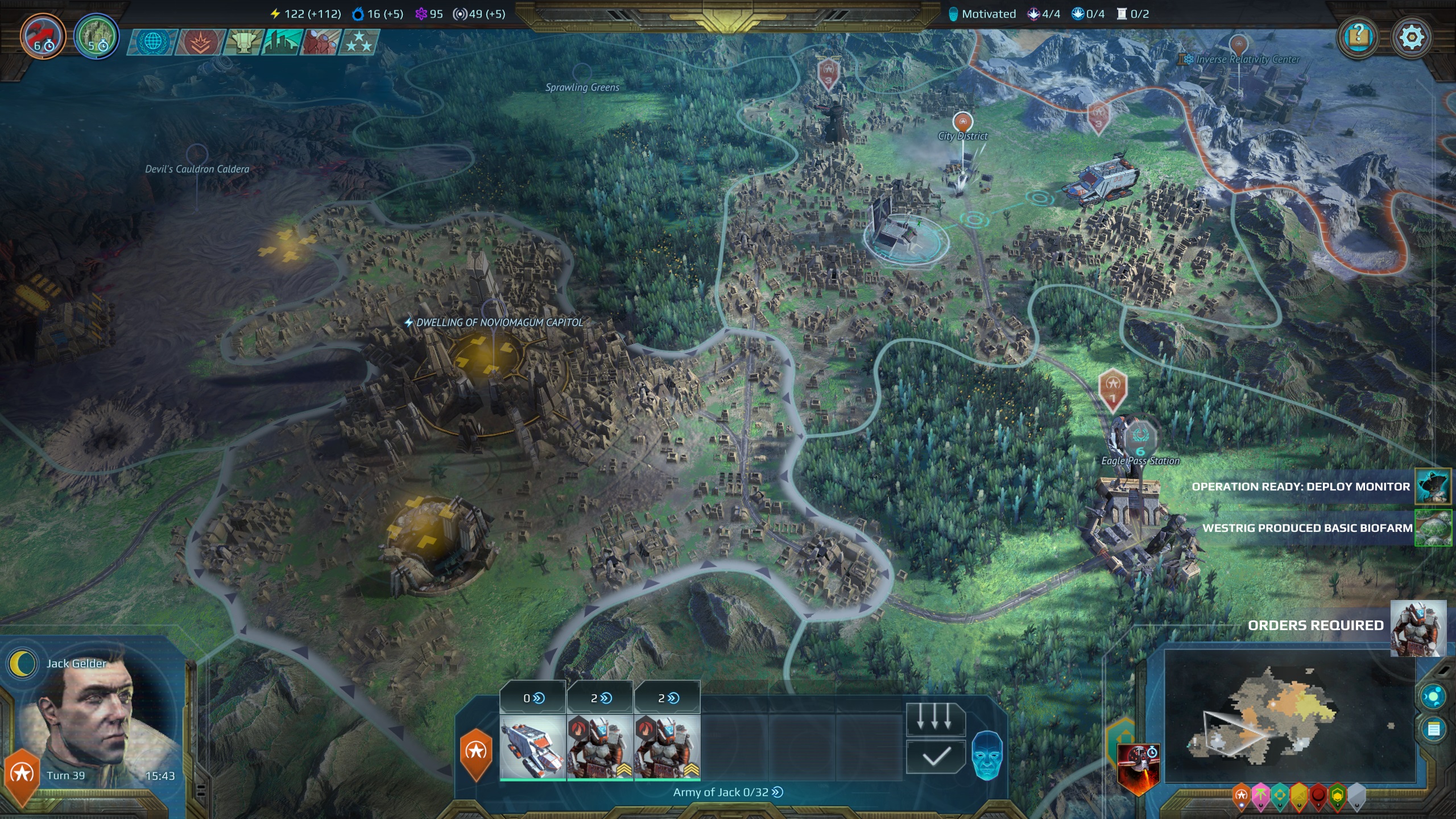This screenshot has width=1456, height=819.
Task: Open the red research progress circle
Action: click(x=43, y=36)
